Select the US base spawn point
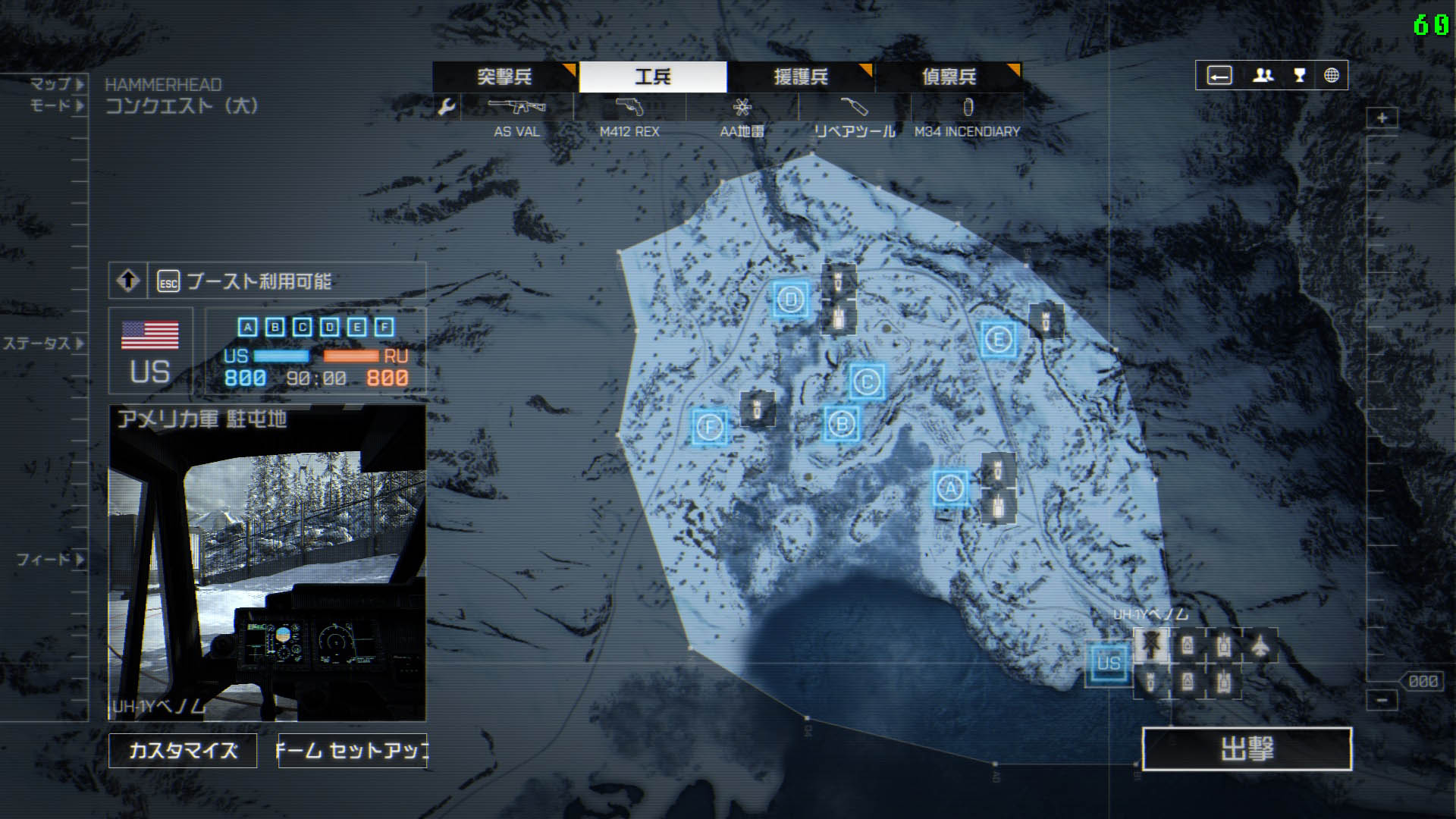Screen dimensions: 1456x819 (1108, 664)
